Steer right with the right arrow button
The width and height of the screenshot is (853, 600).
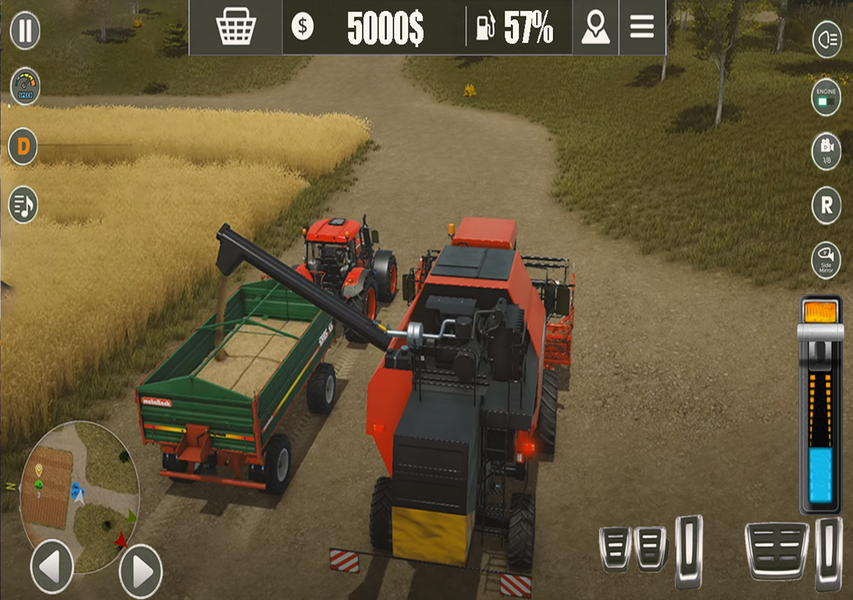140,571
